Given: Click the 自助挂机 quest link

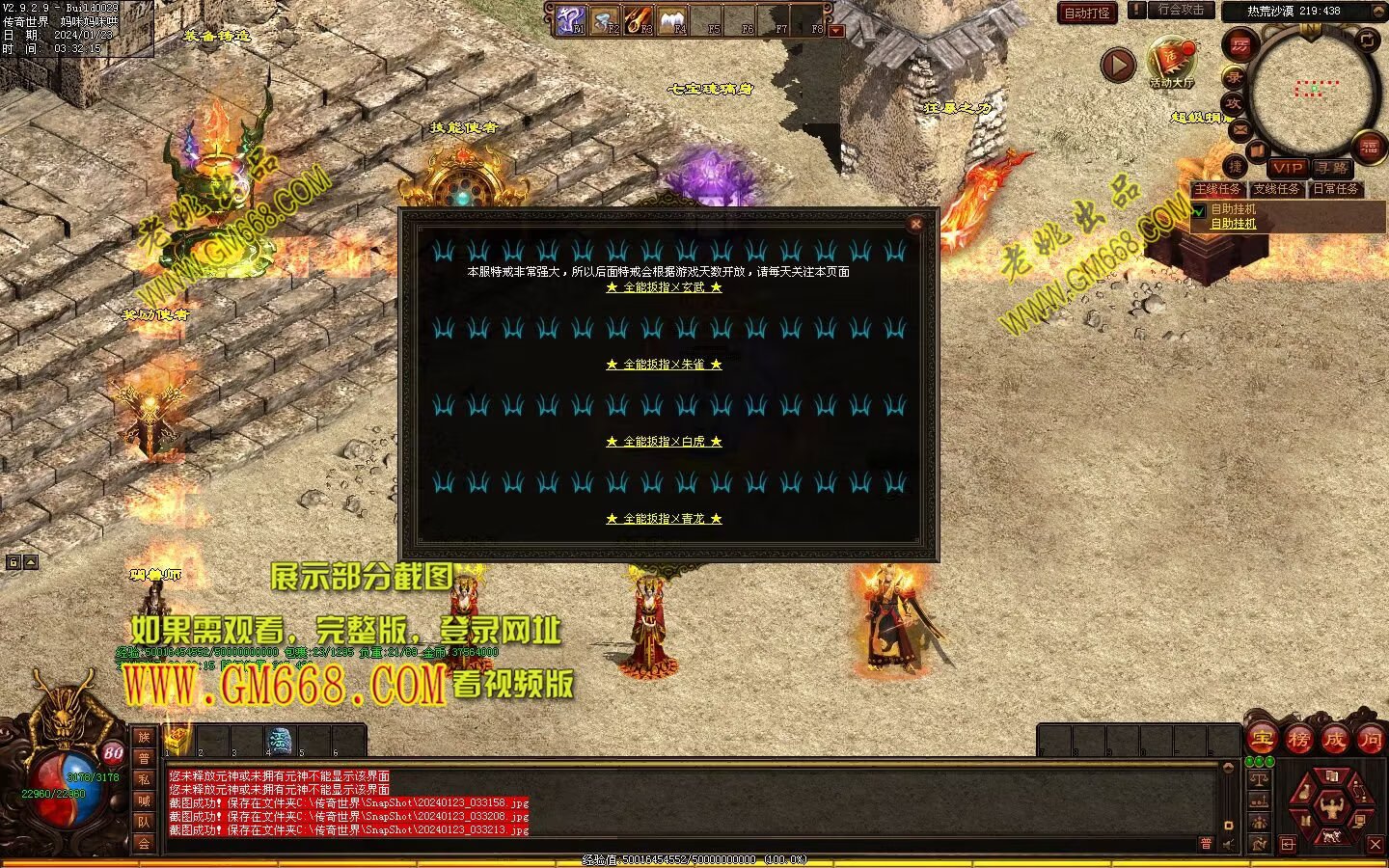Looking at the screenshot, I should pos(1234,224).
